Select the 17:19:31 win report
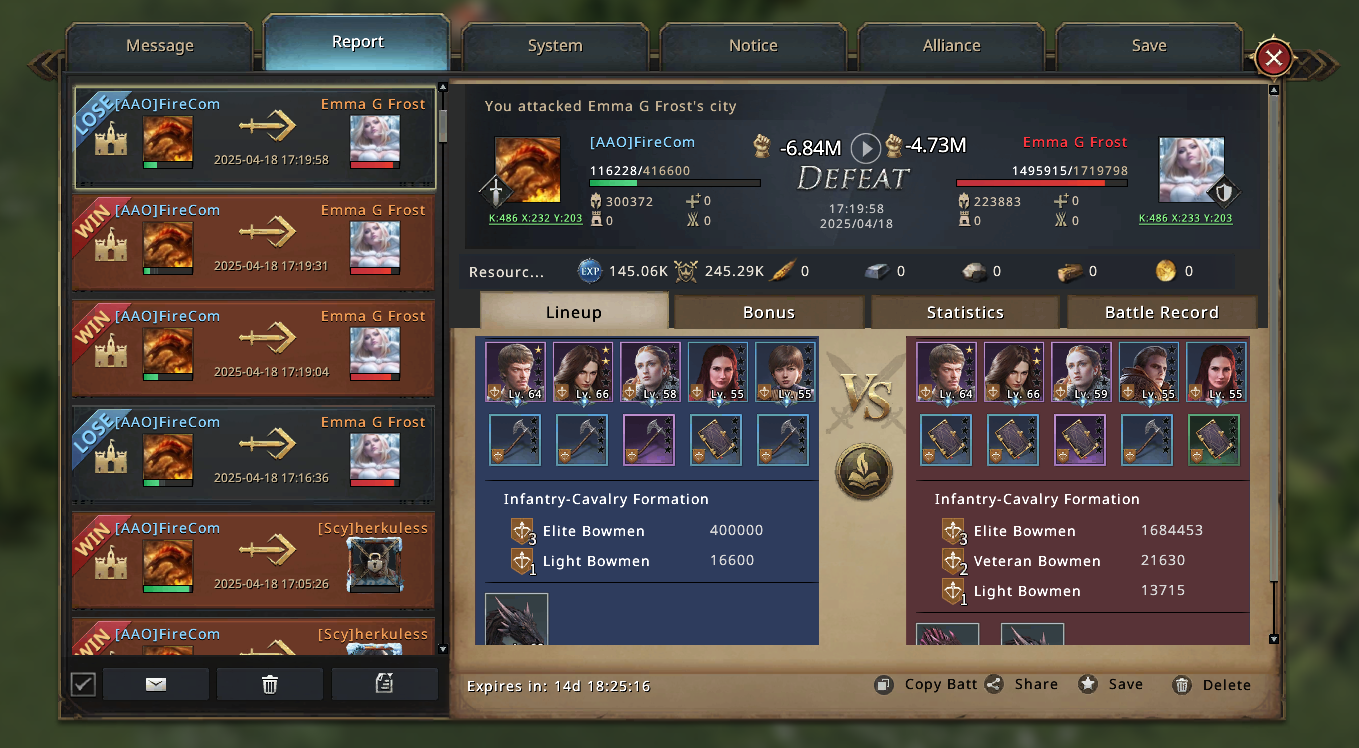1359x748 pixels. coord(255,243)
